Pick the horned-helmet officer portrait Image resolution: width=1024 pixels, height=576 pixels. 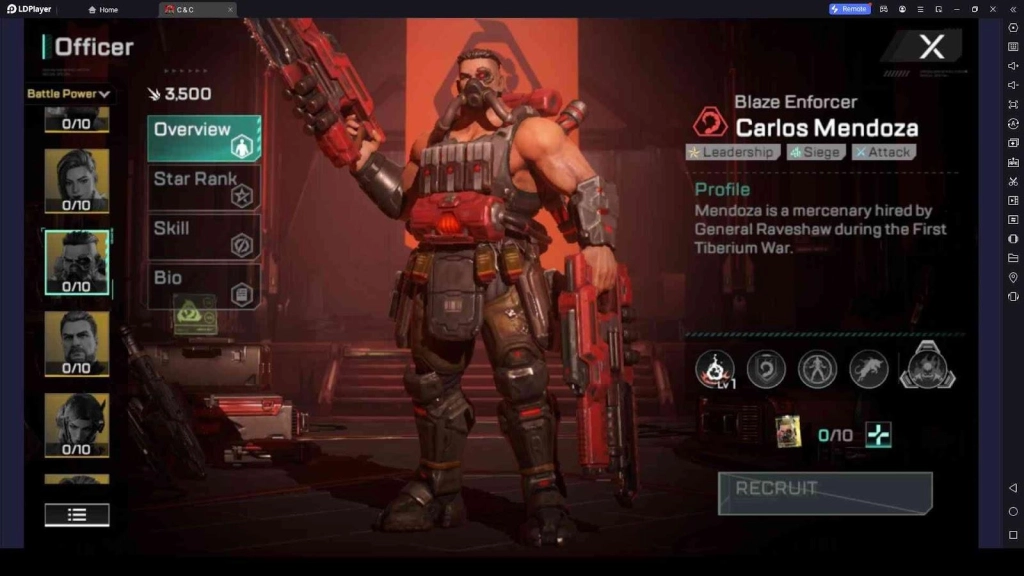point(77,422)
